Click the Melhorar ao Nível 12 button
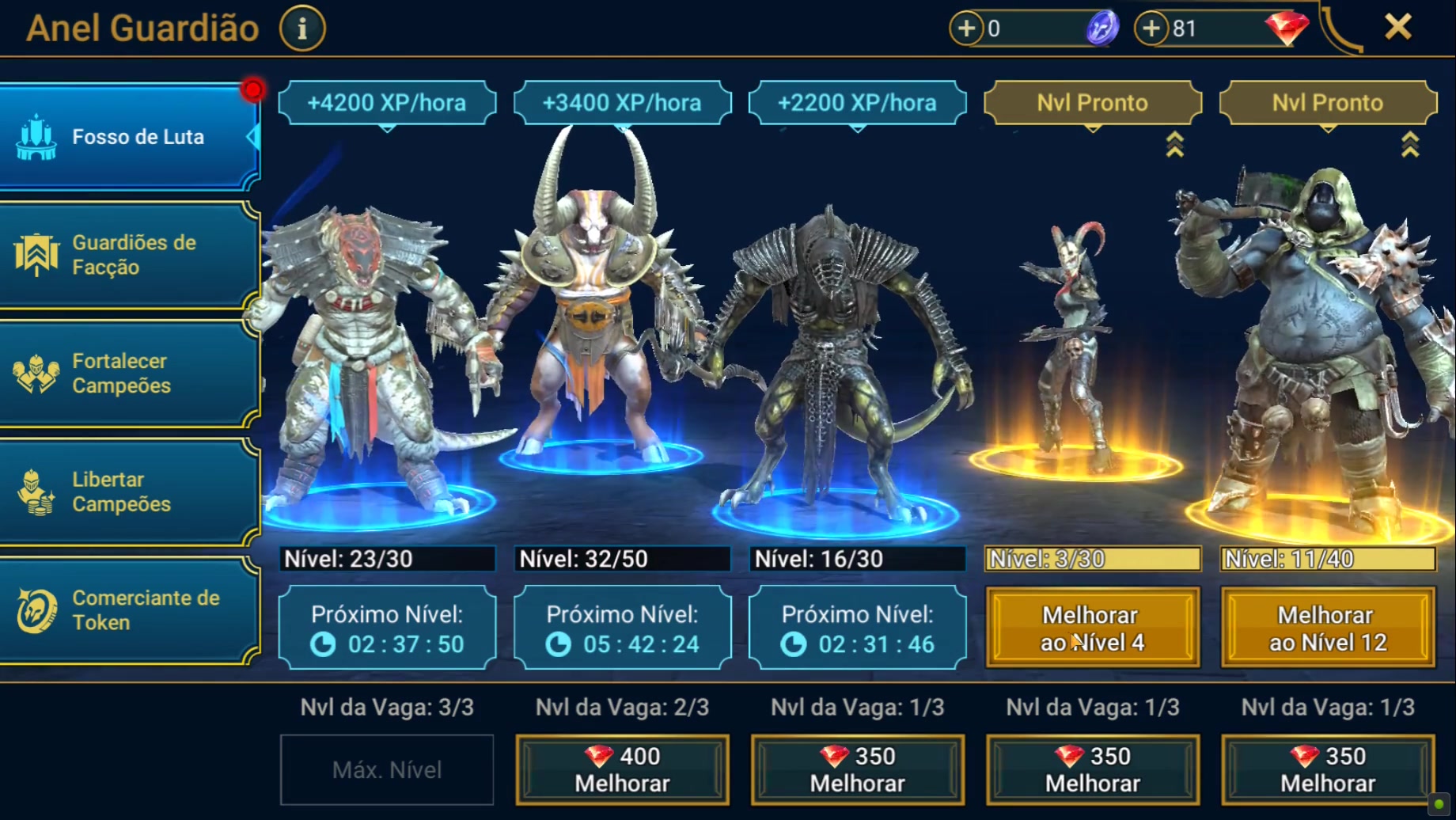This screenshot has width=1456, height=820. tap(1328, 628)
